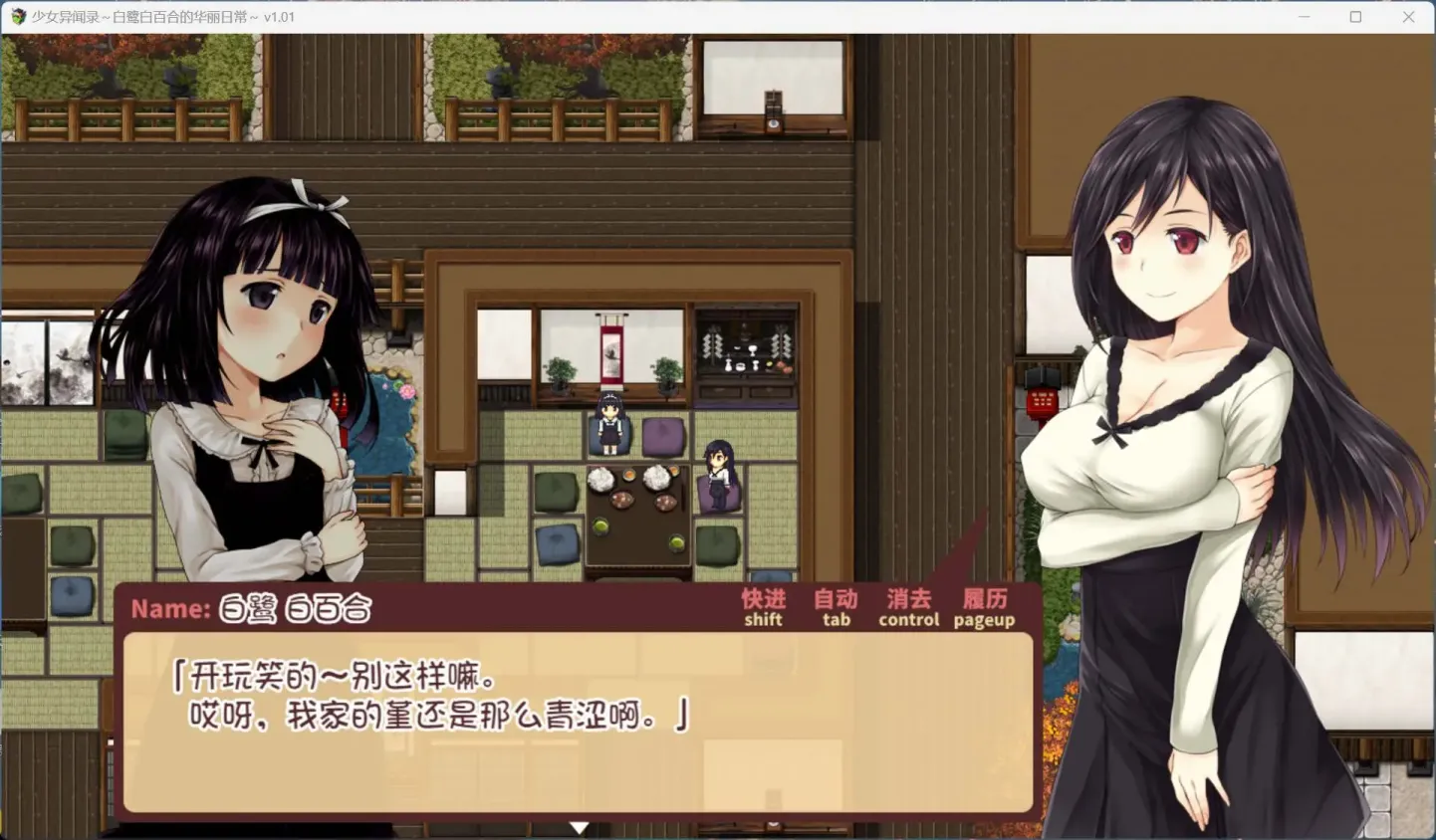The width and height of the screenshot is (1436, 840).
Task: Click the tab key hint under 自动
Action: 835,620
